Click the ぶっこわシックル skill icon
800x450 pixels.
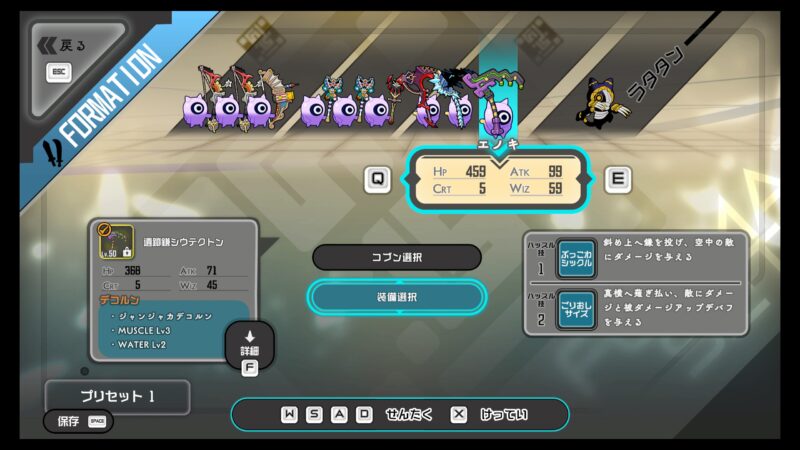pyautogui.click(x=576, y=258)
